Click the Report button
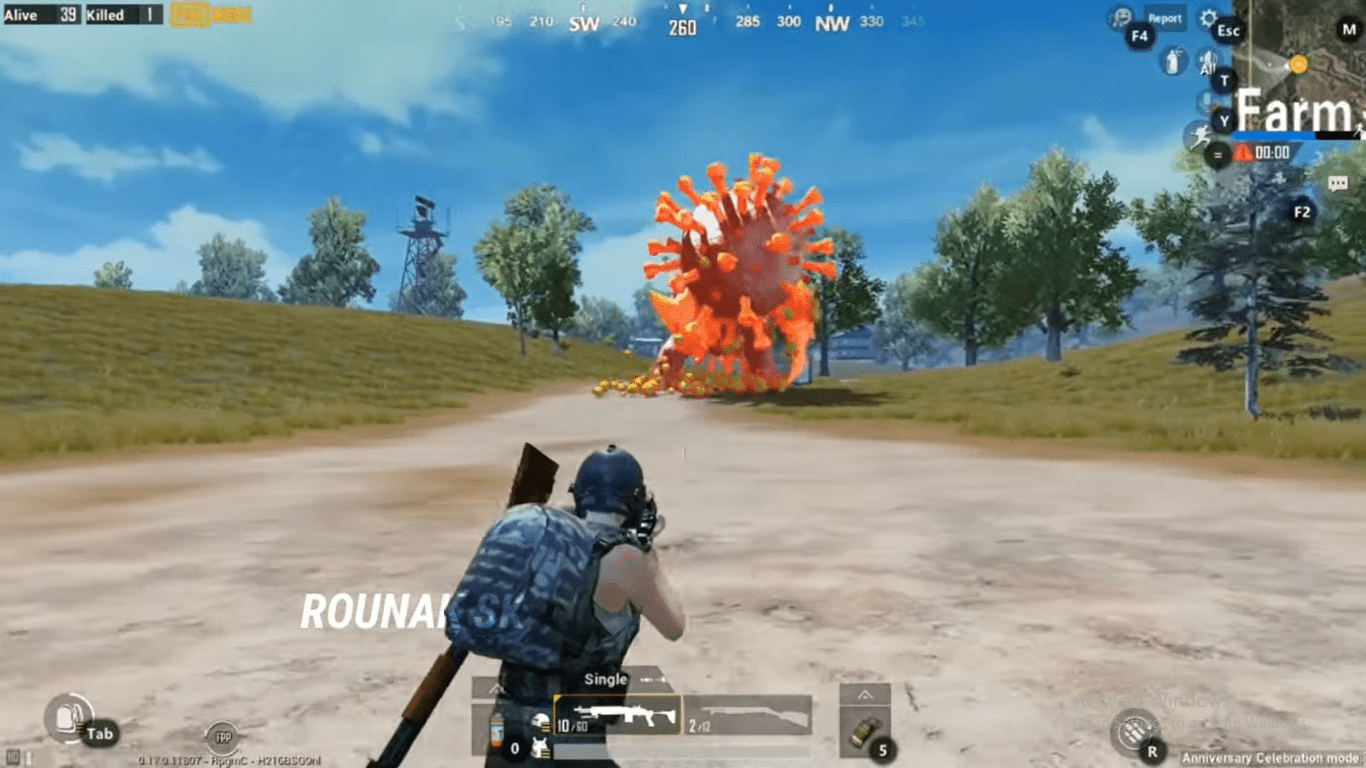 pos(1167,18)
